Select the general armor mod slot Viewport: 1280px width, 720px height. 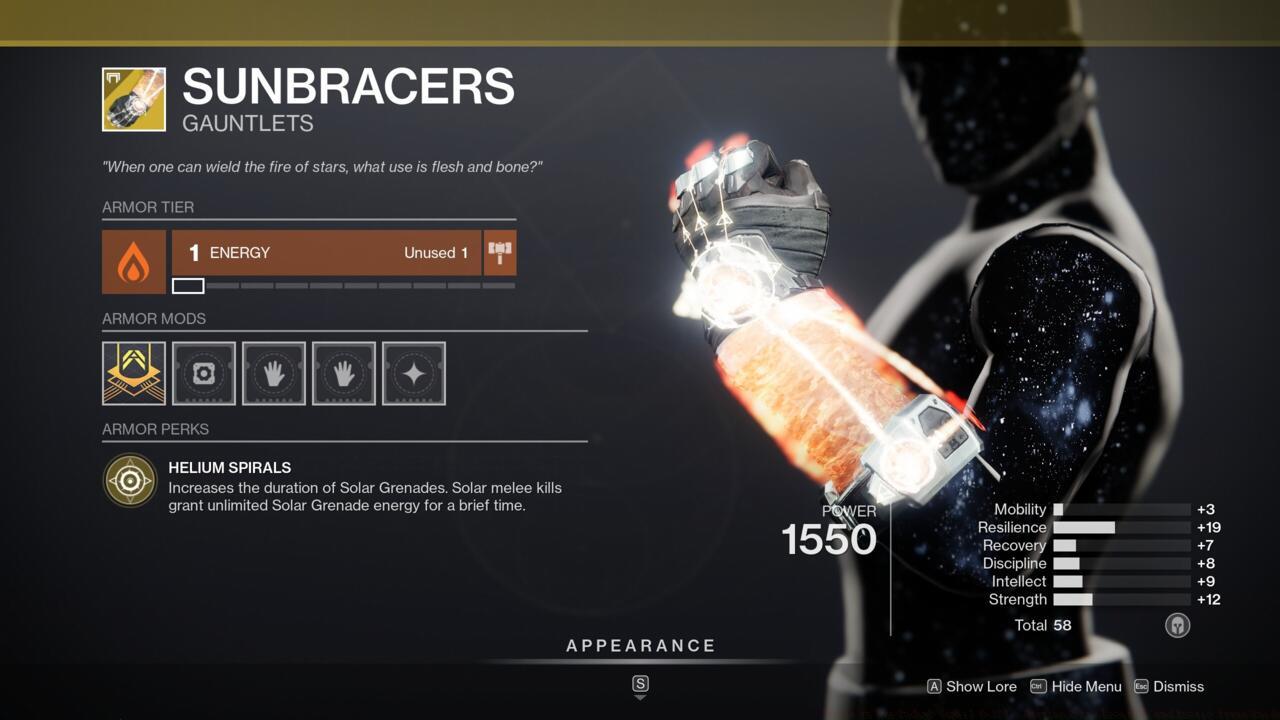pyautogui.click(x=203, y=373)
